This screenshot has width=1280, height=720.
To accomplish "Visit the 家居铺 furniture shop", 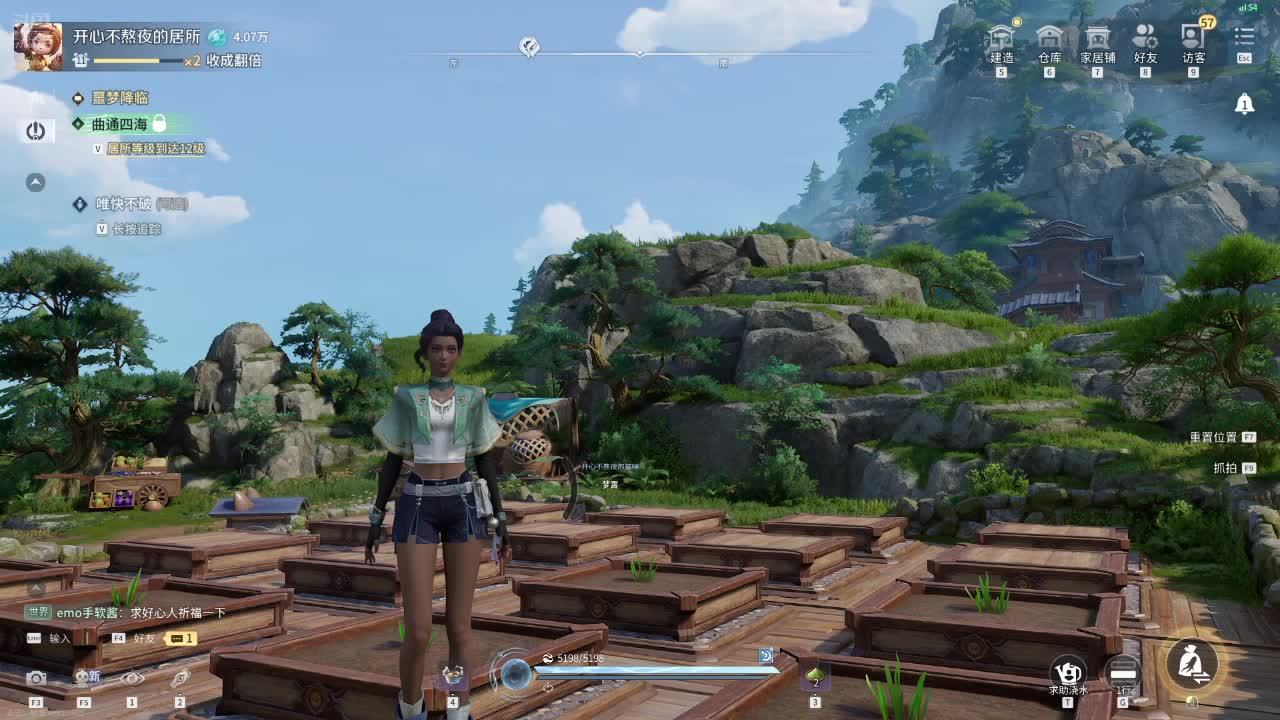I will (x=1097, y=40).
